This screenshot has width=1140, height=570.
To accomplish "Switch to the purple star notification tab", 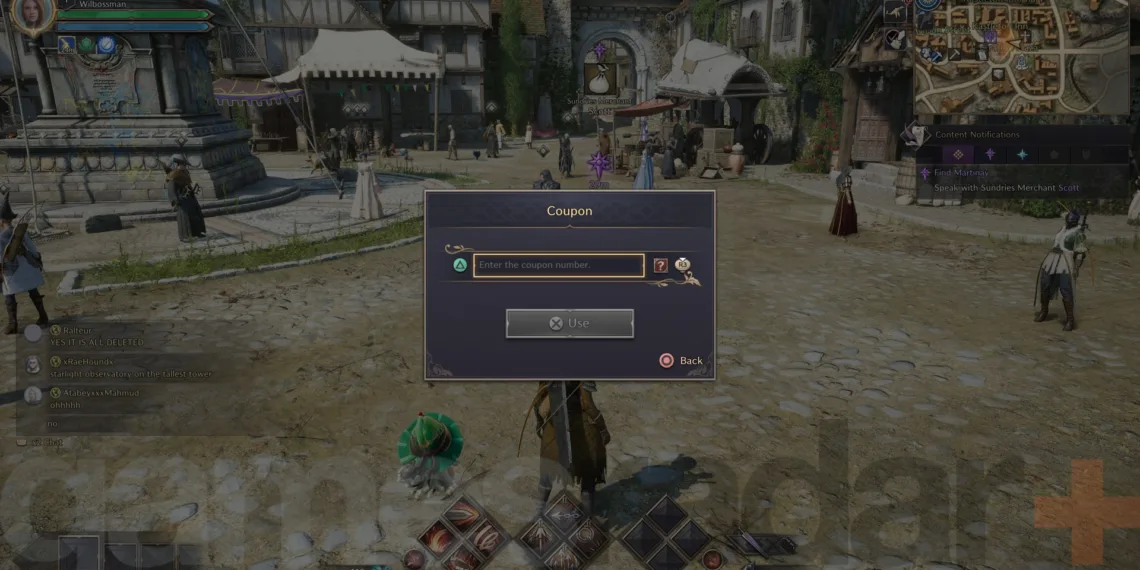I will pos(990,154).
